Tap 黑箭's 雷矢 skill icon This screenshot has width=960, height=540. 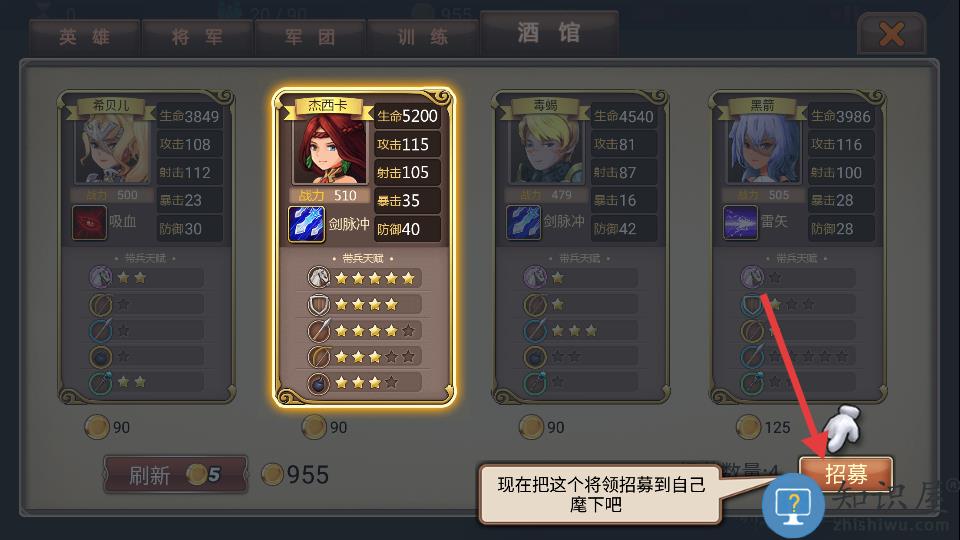click(740, 222)
